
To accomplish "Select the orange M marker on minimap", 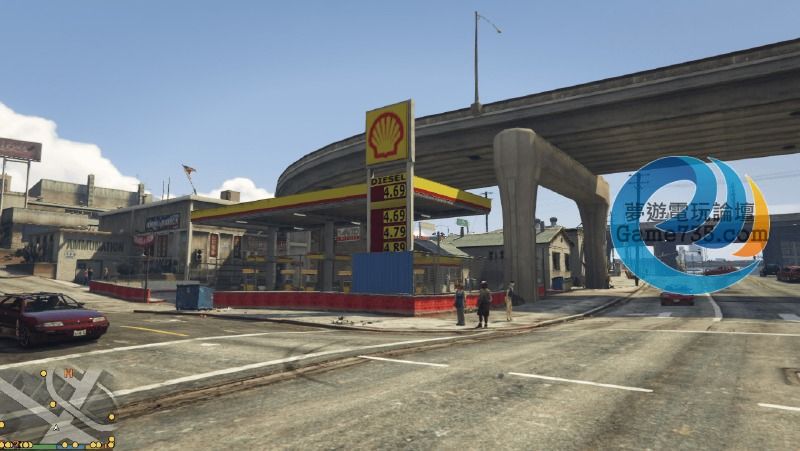I will click(67, 373).
